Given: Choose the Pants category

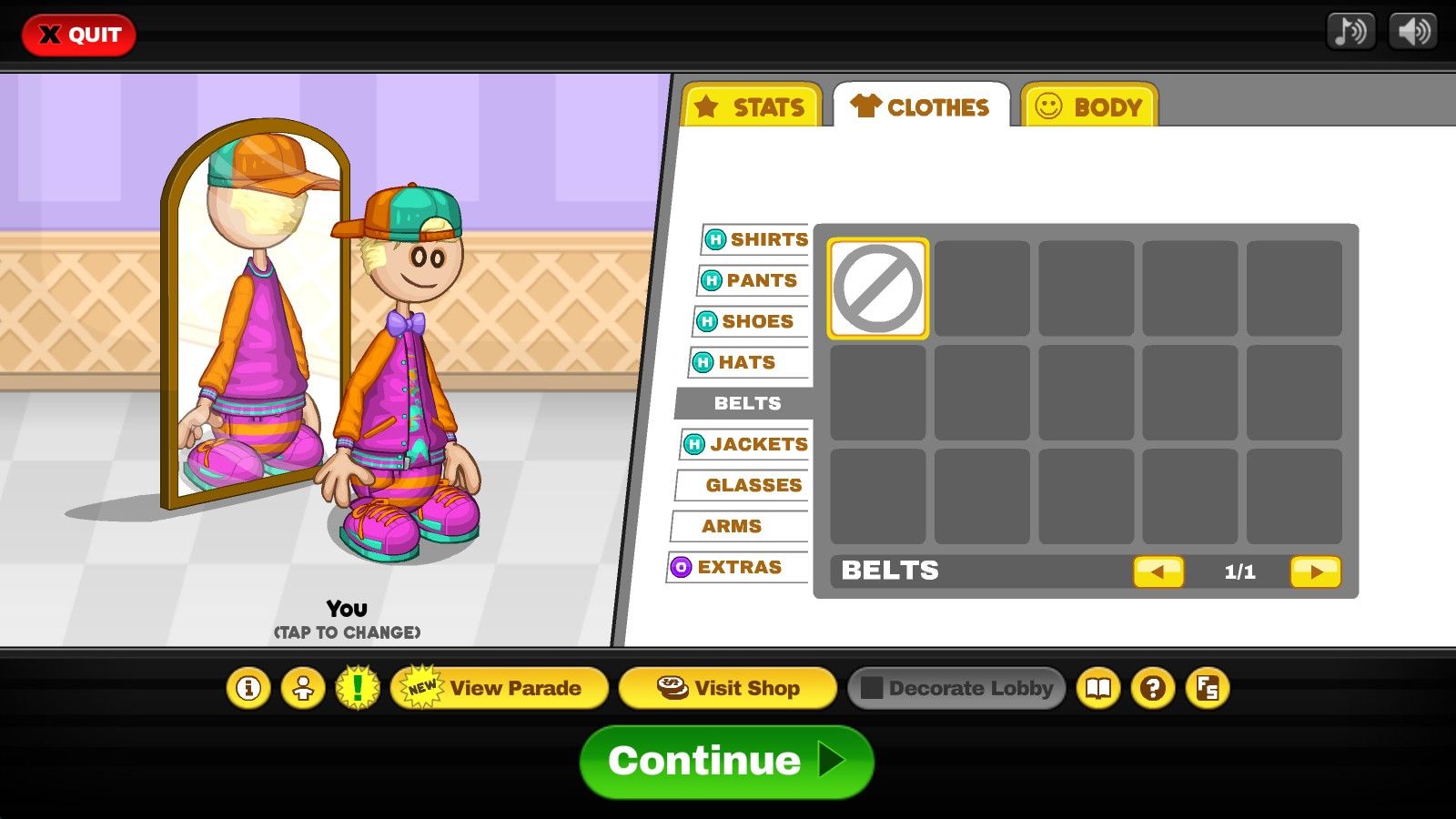Looking at the screenshot, I should (753, 280).
